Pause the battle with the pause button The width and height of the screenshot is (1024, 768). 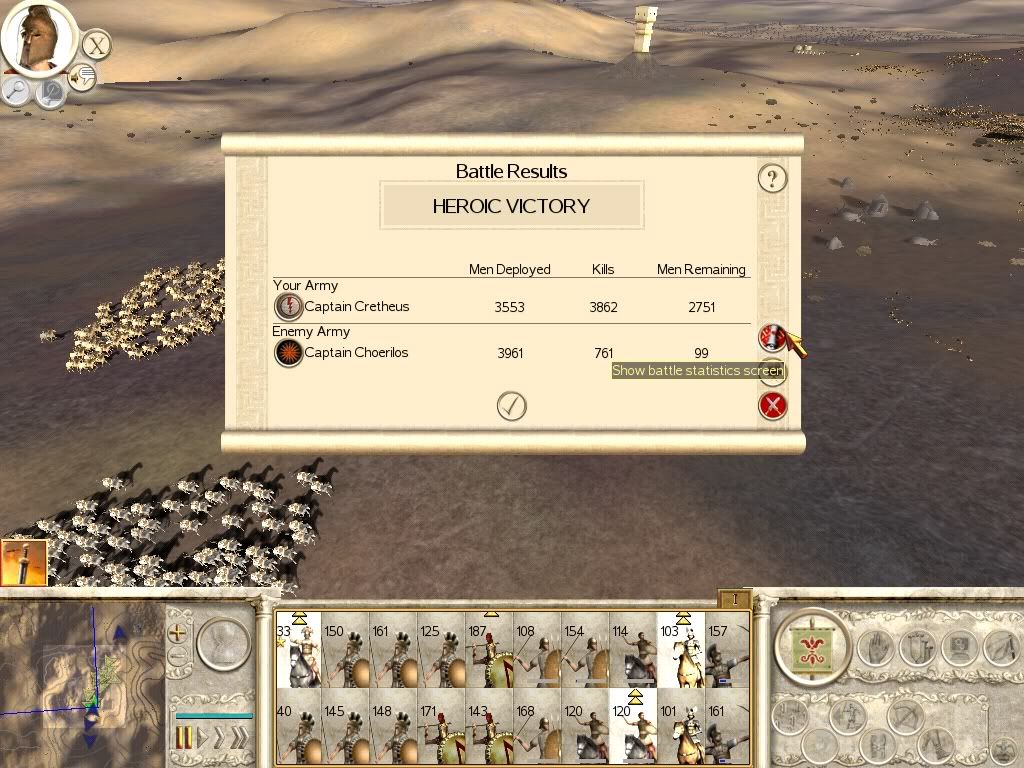tap(184, 738)
